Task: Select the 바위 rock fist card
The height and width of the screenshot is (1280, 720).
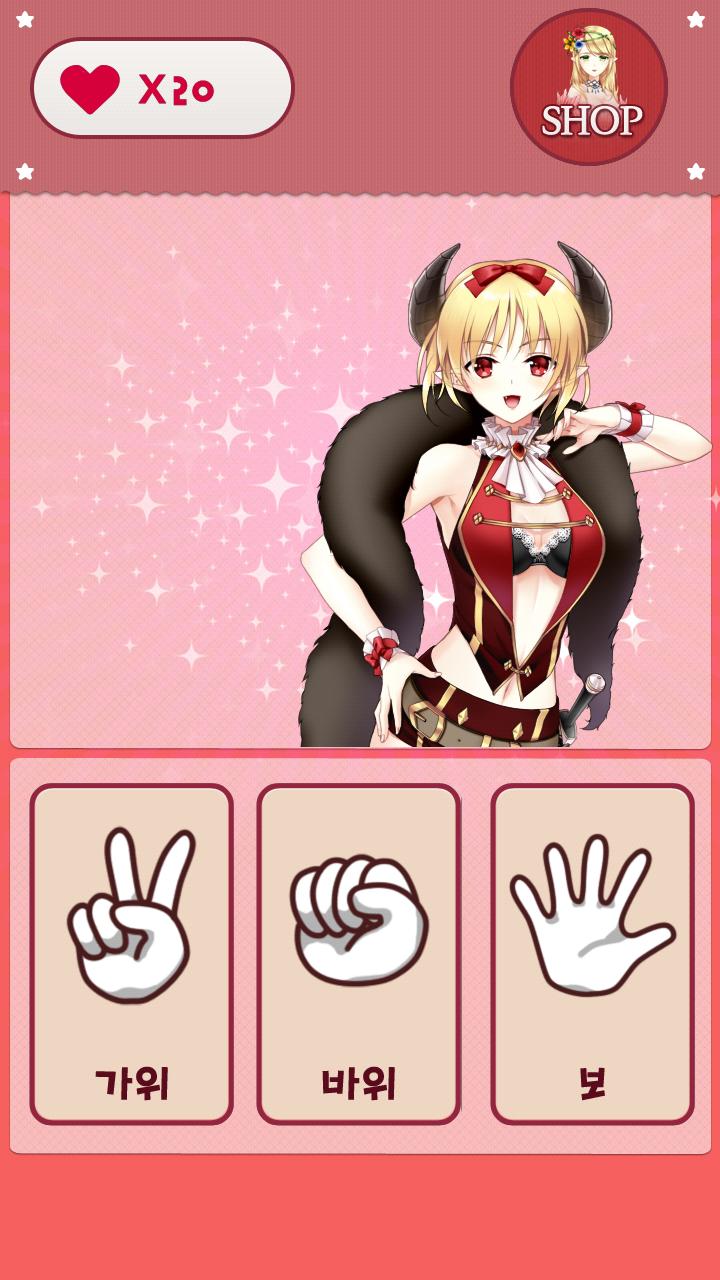Action: tap(359, 953)
